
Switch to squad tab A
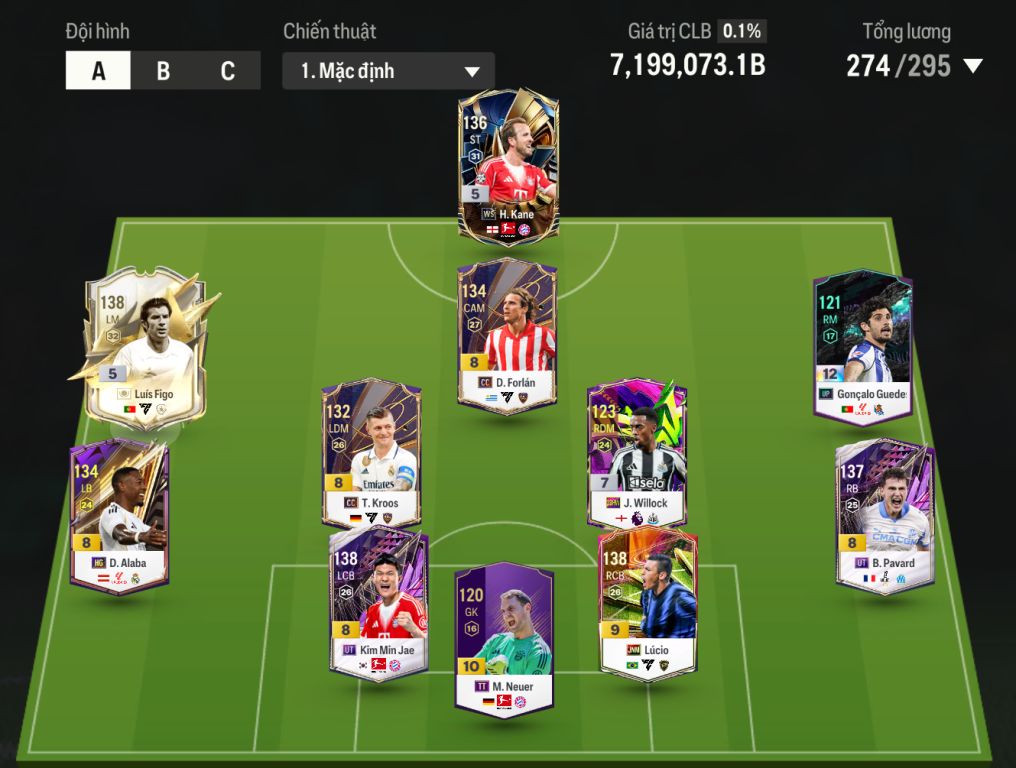pos(98,71)
